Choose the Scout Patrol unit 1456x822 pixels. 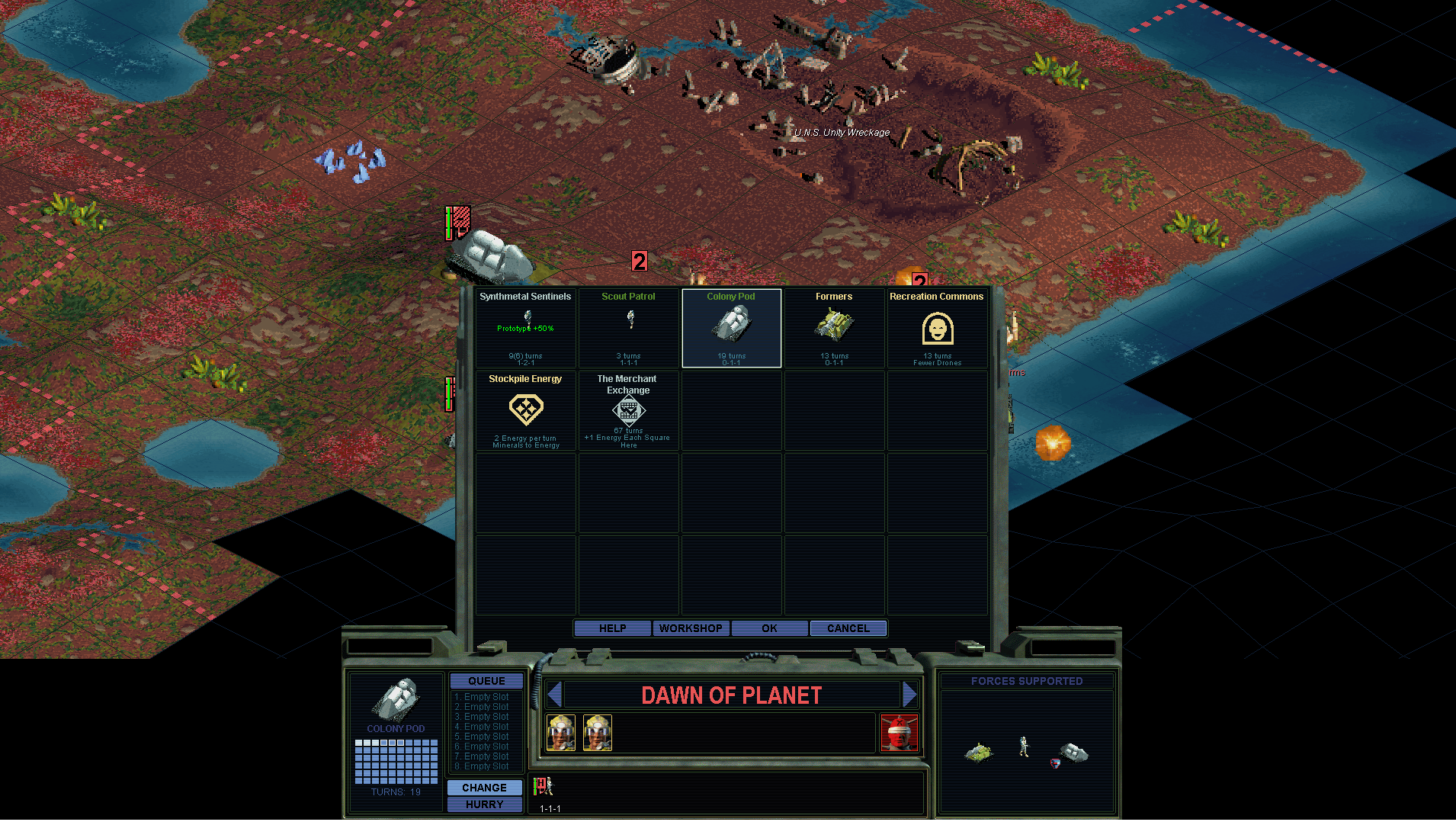click(x=628, y=328)
